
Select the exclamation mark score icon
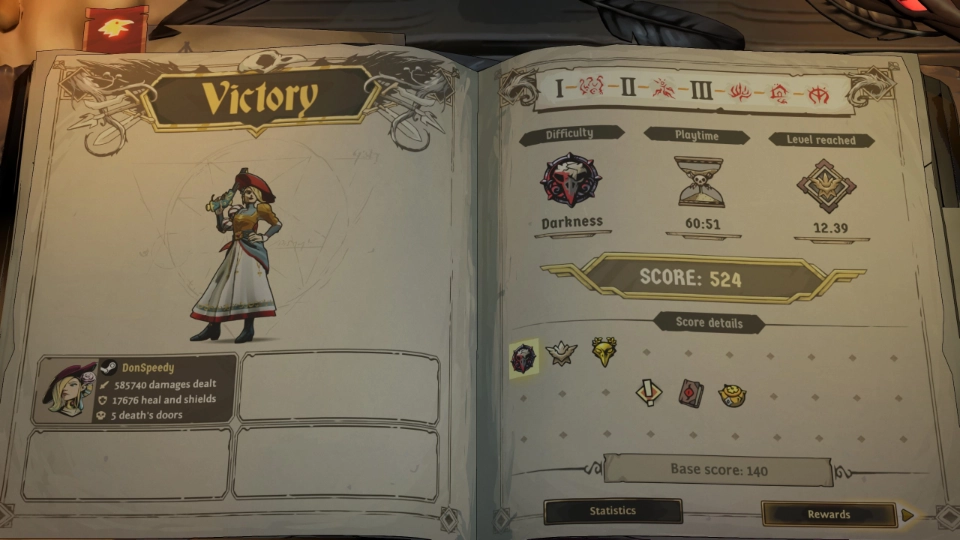point(649,392)
